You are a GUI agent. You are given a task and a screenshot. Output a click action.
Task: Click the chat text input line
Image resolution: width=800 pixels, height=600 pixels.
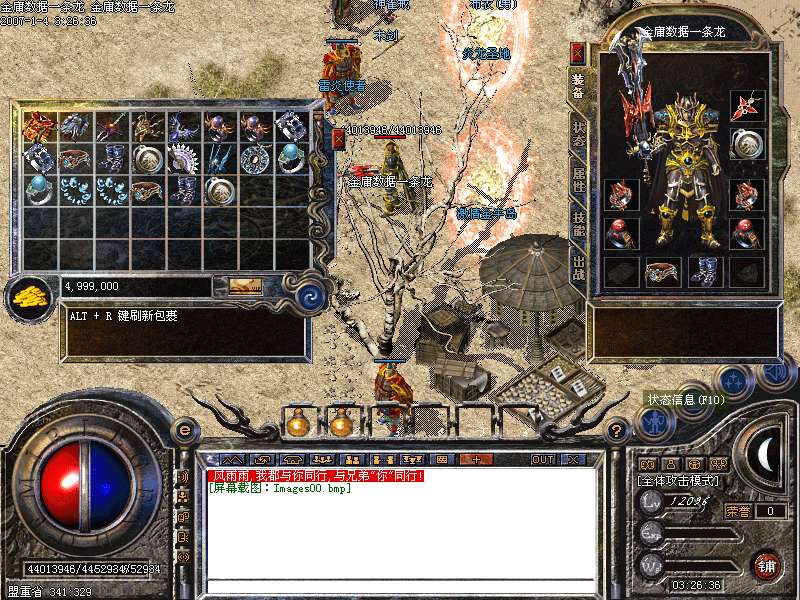(x=400, y=587)
